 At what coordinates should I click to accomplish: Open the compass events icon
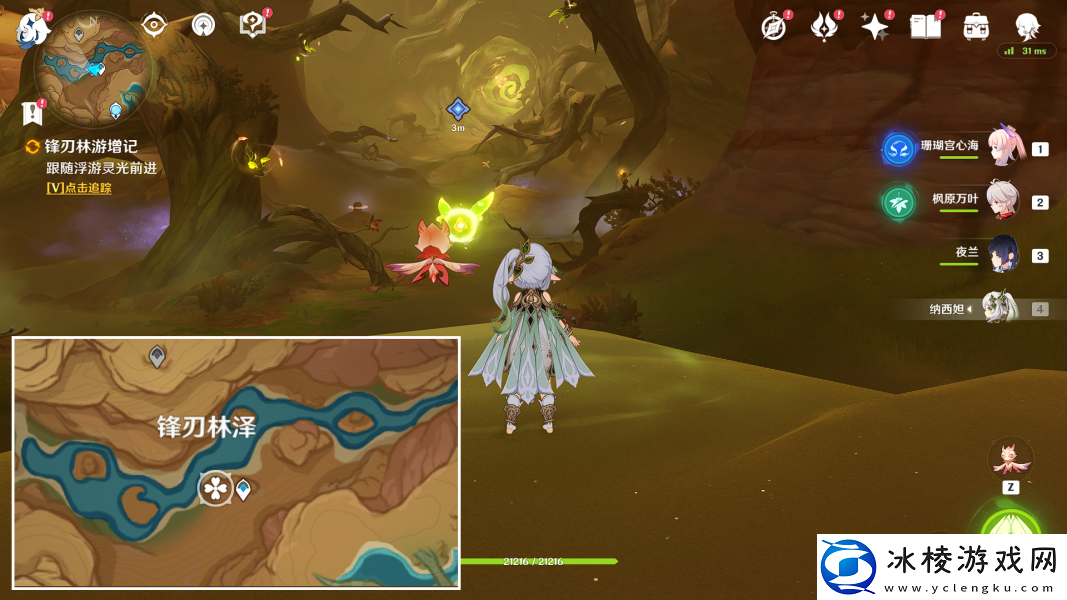(x=774, y=27)
